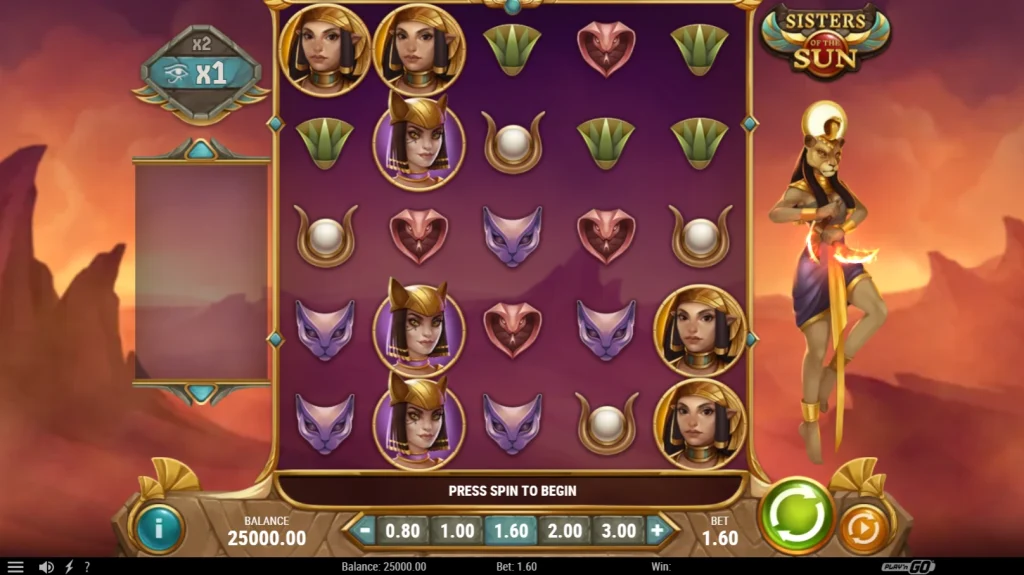Select the 0.80 bet amount
This screenshot has height=575, width=1024.
[402, 530]
